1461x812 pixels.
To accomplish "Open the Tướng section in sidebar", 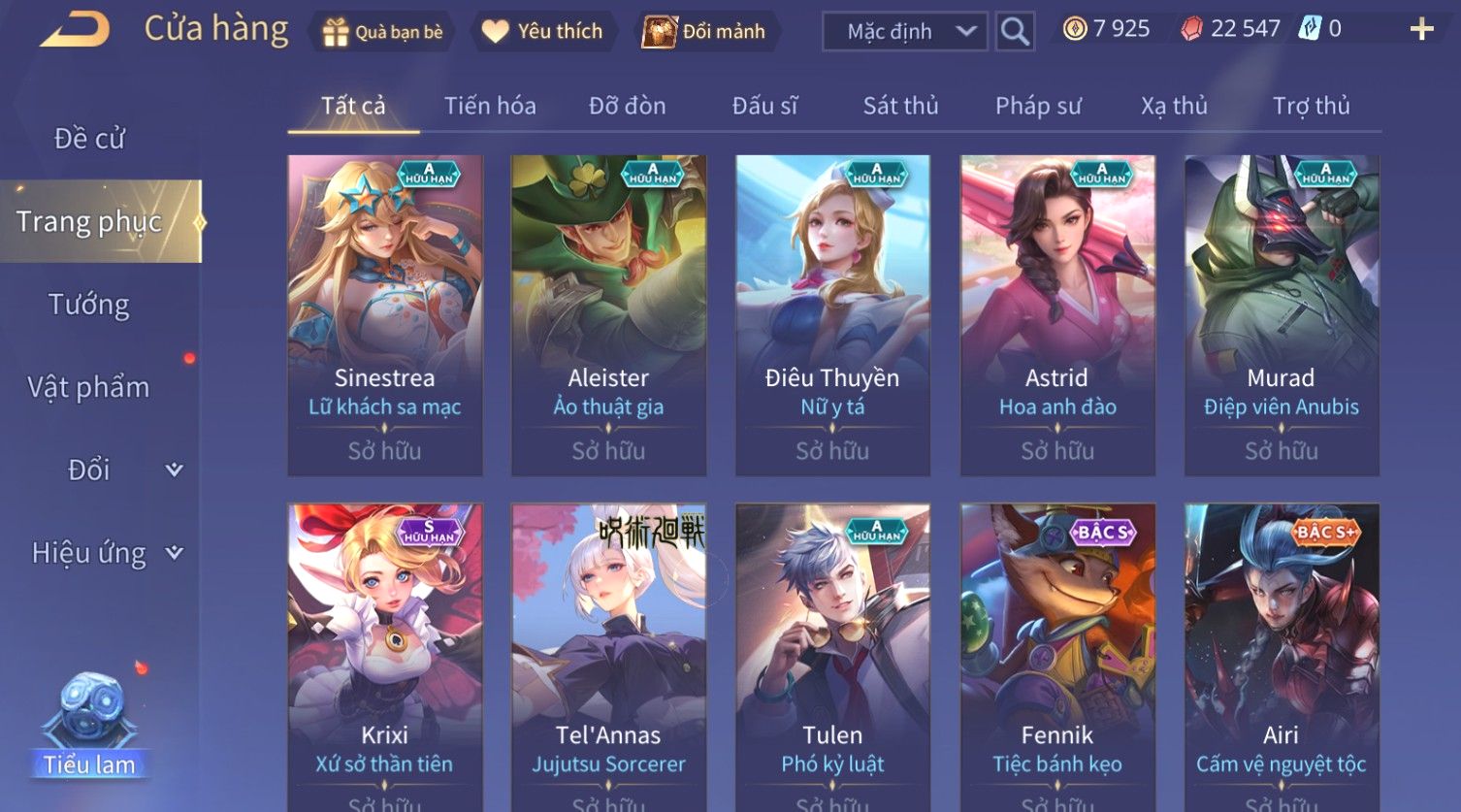I will (x=89, y=305).
